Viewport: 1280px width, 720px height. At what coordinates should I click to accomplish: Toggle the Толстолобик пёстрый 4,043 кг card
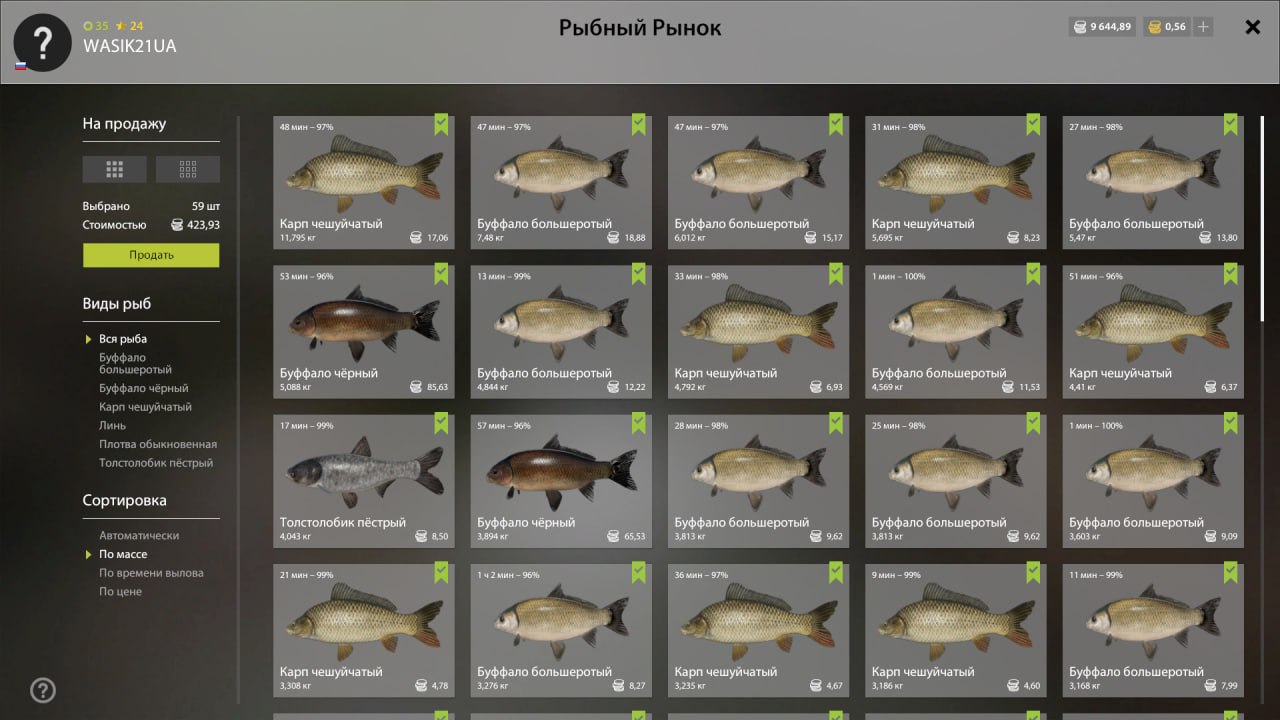point(363,480)
